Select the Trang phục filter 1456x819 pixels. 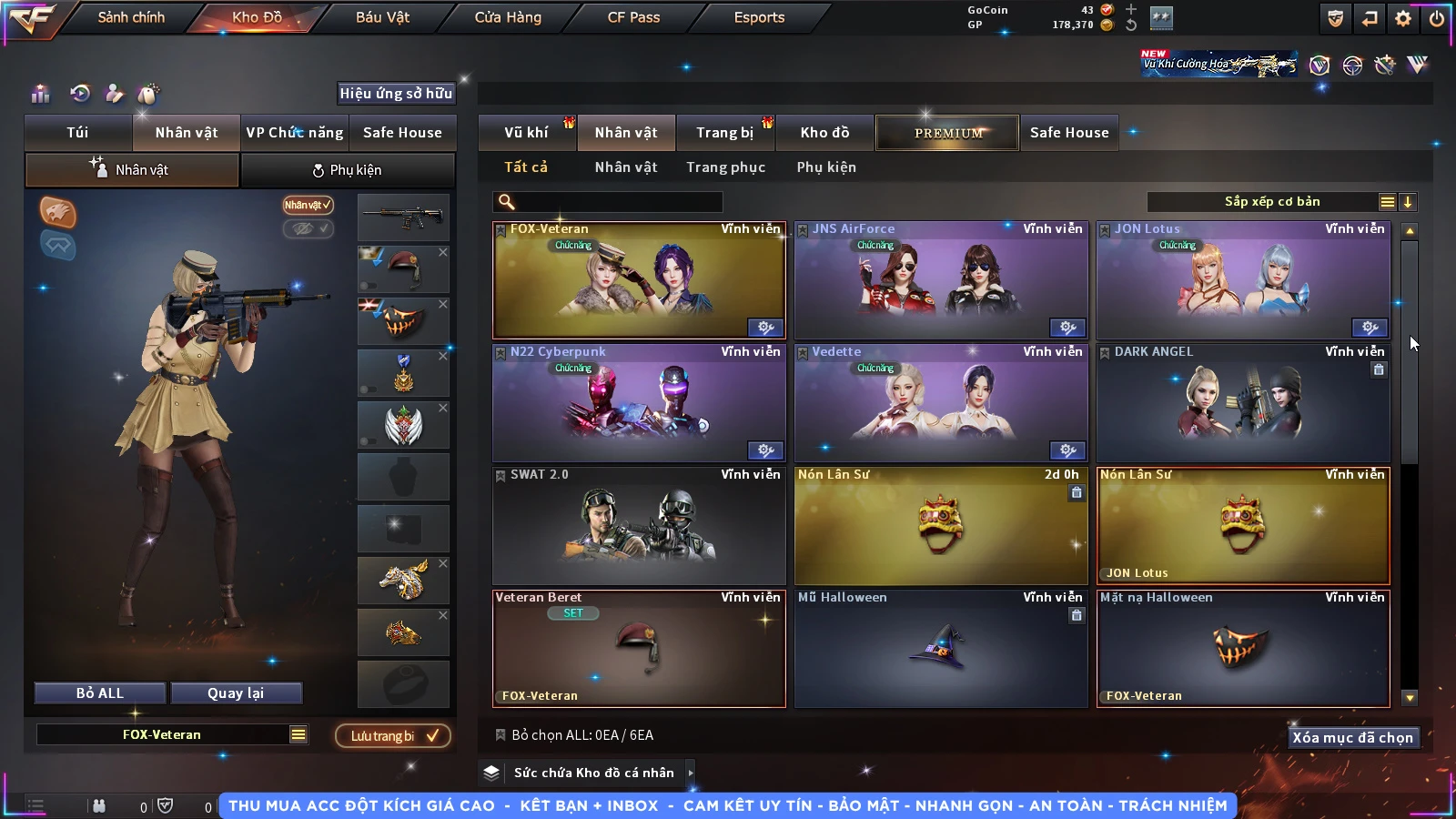coord(725,167)
